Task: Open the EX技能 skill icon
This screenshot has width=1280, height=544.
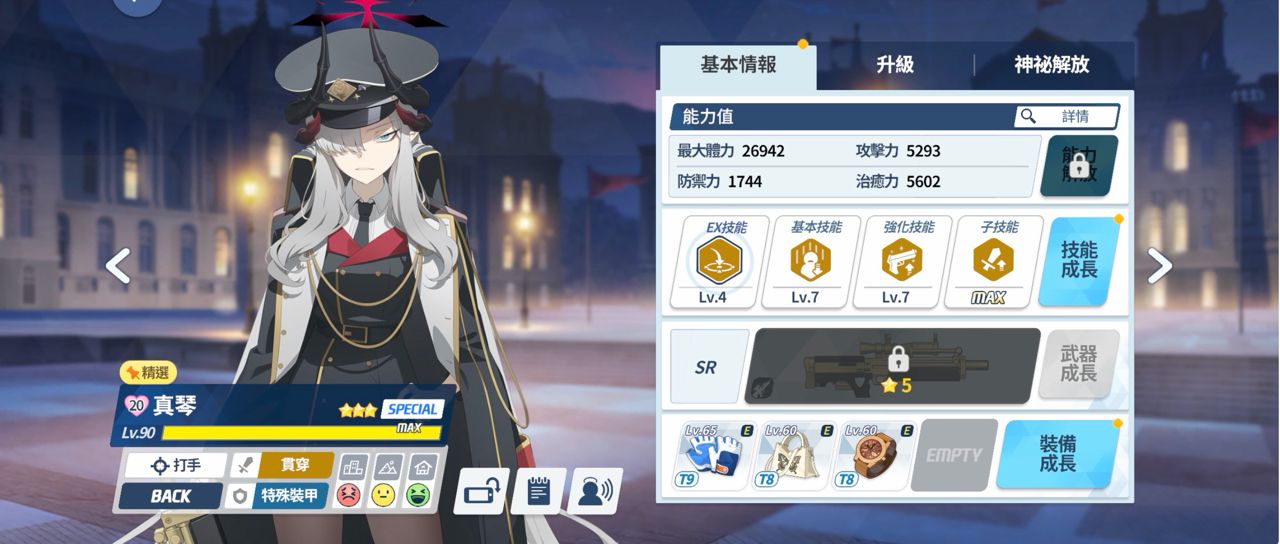Action: pyautogui.click(x=722, y=261)
